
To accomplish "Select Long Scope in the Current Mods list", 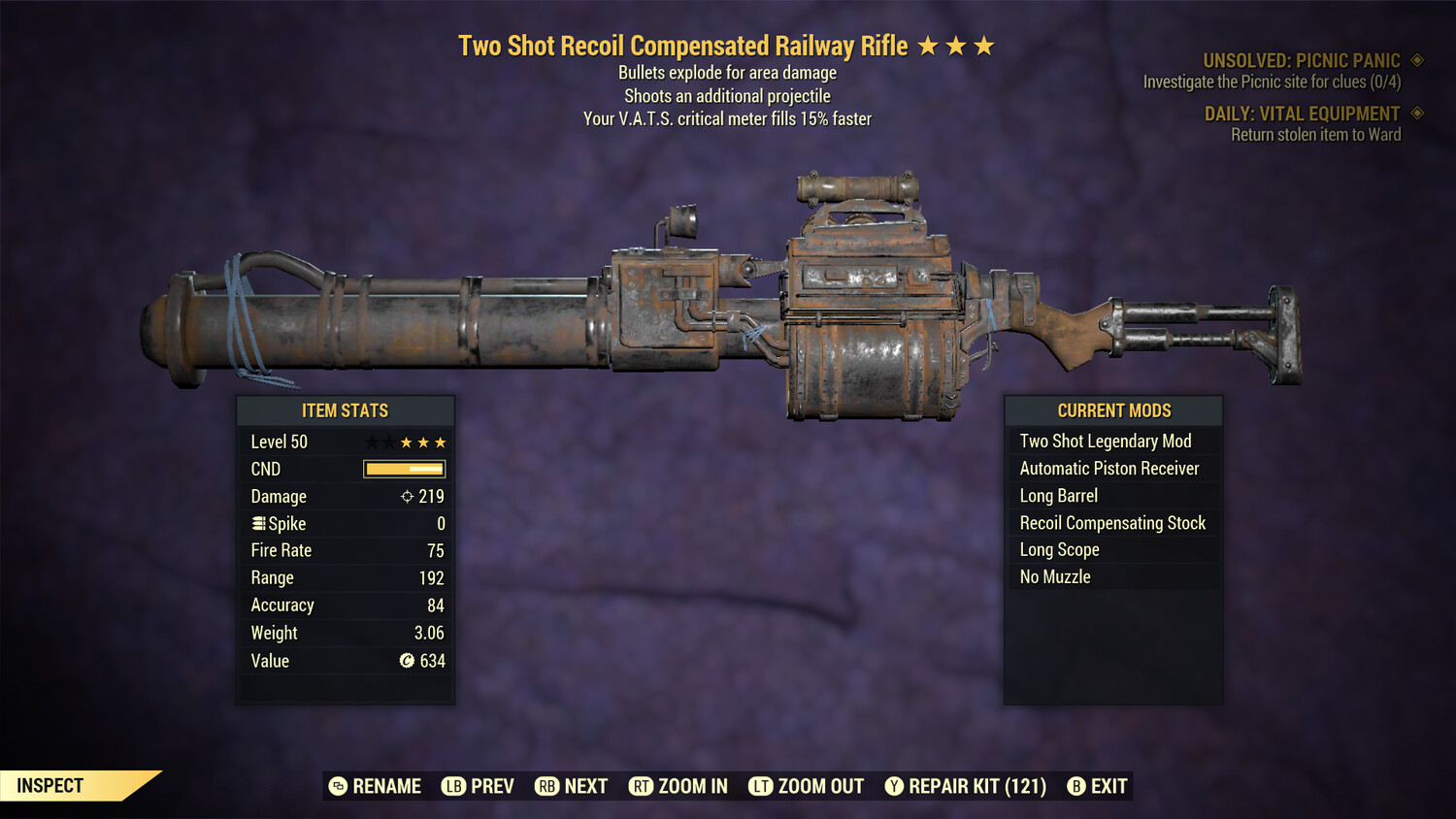I will click(1059, 549).
